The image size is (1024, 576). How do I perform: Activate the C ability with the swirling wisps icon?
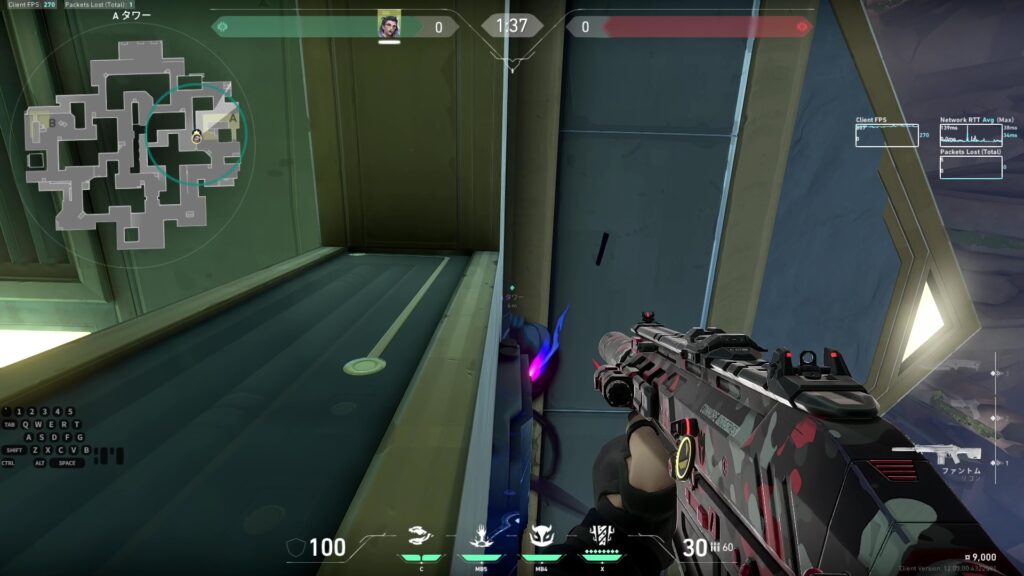tap(421, 537)
